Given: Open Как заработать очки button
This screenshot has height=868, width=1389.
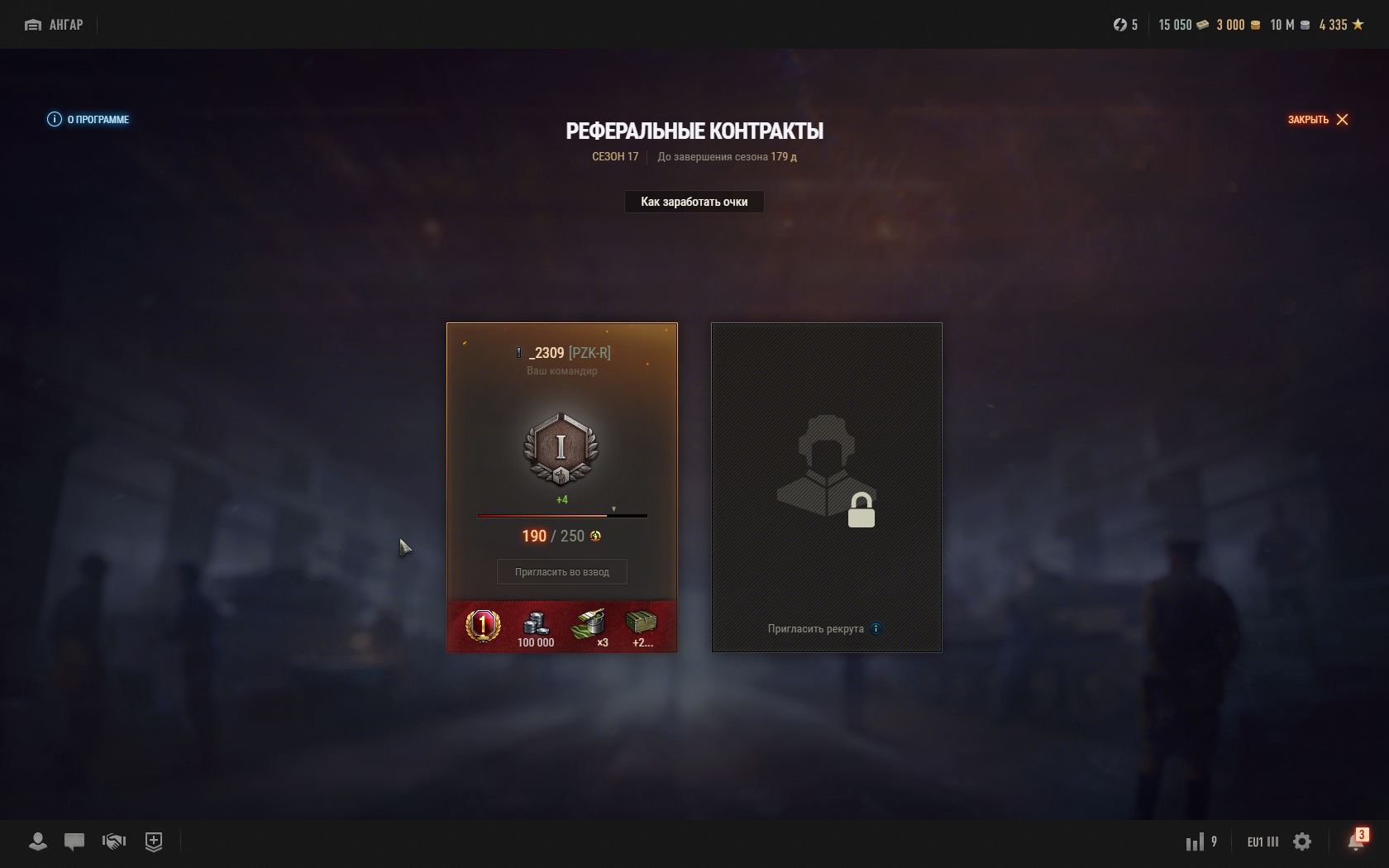Looking at the screenshot, I should pyautogui.click(x=694, y=202).
